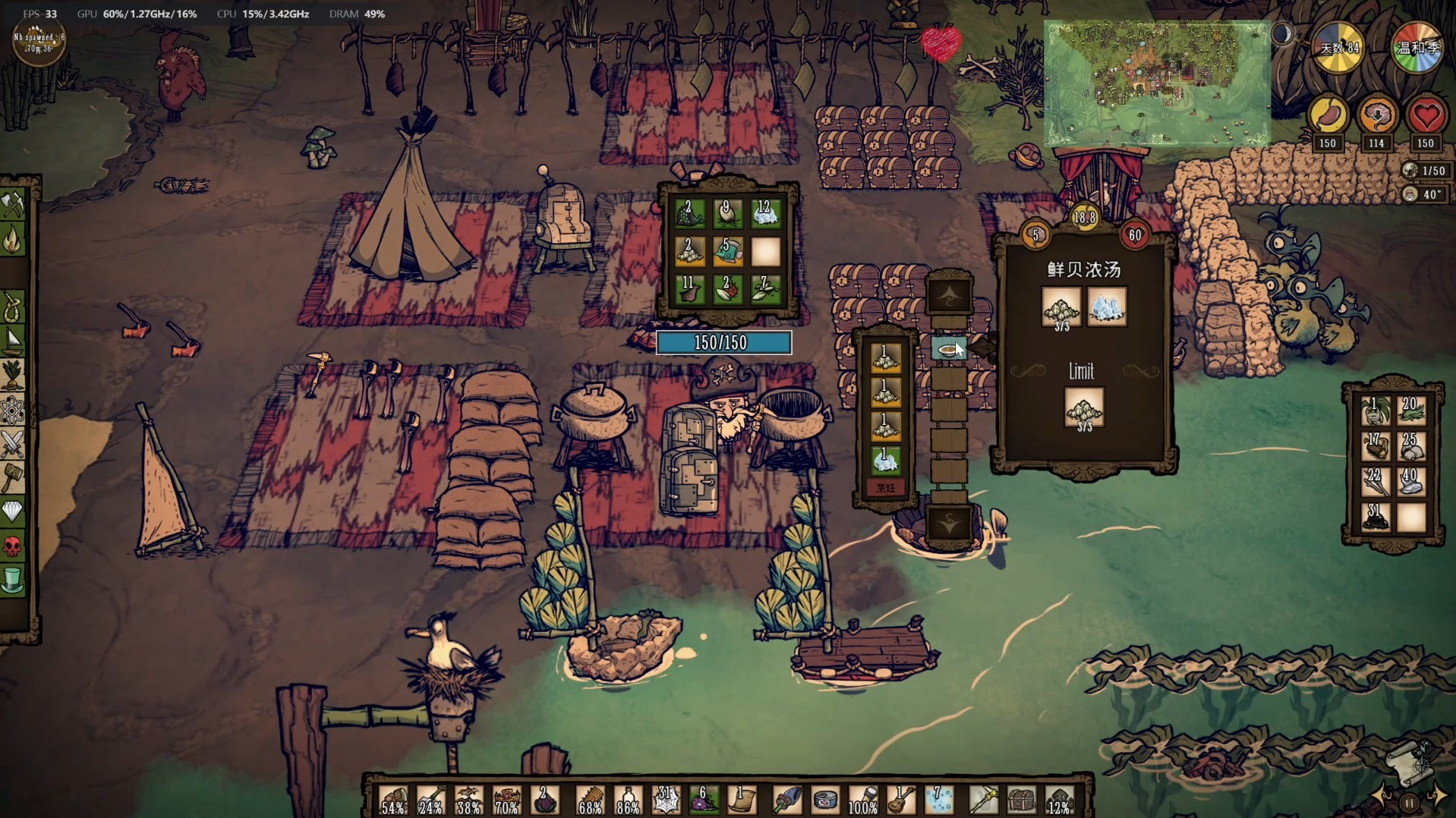The height and width of the screenshot is (818, 1456).
Task: Pick the stack of 40 in the backpack
Action: coord(1411,481)
